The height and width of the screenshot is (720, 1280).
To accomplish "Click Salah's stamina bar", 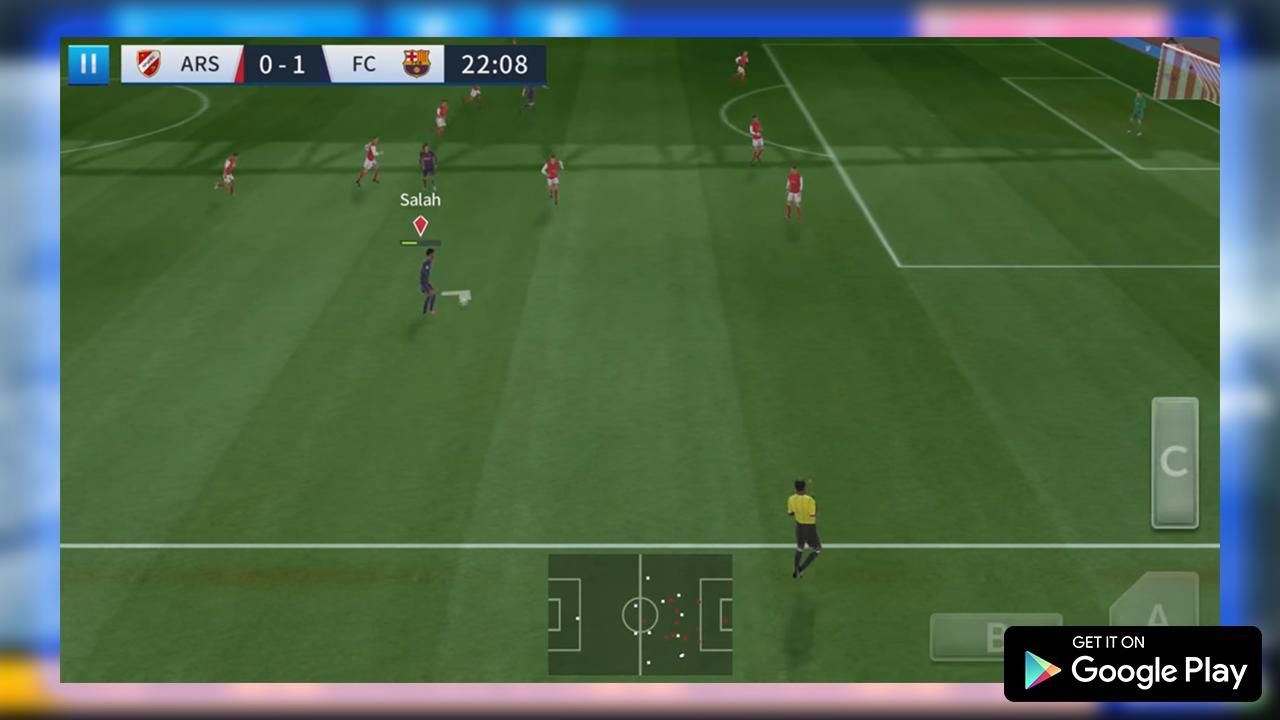I will click(x=419, y=241).
